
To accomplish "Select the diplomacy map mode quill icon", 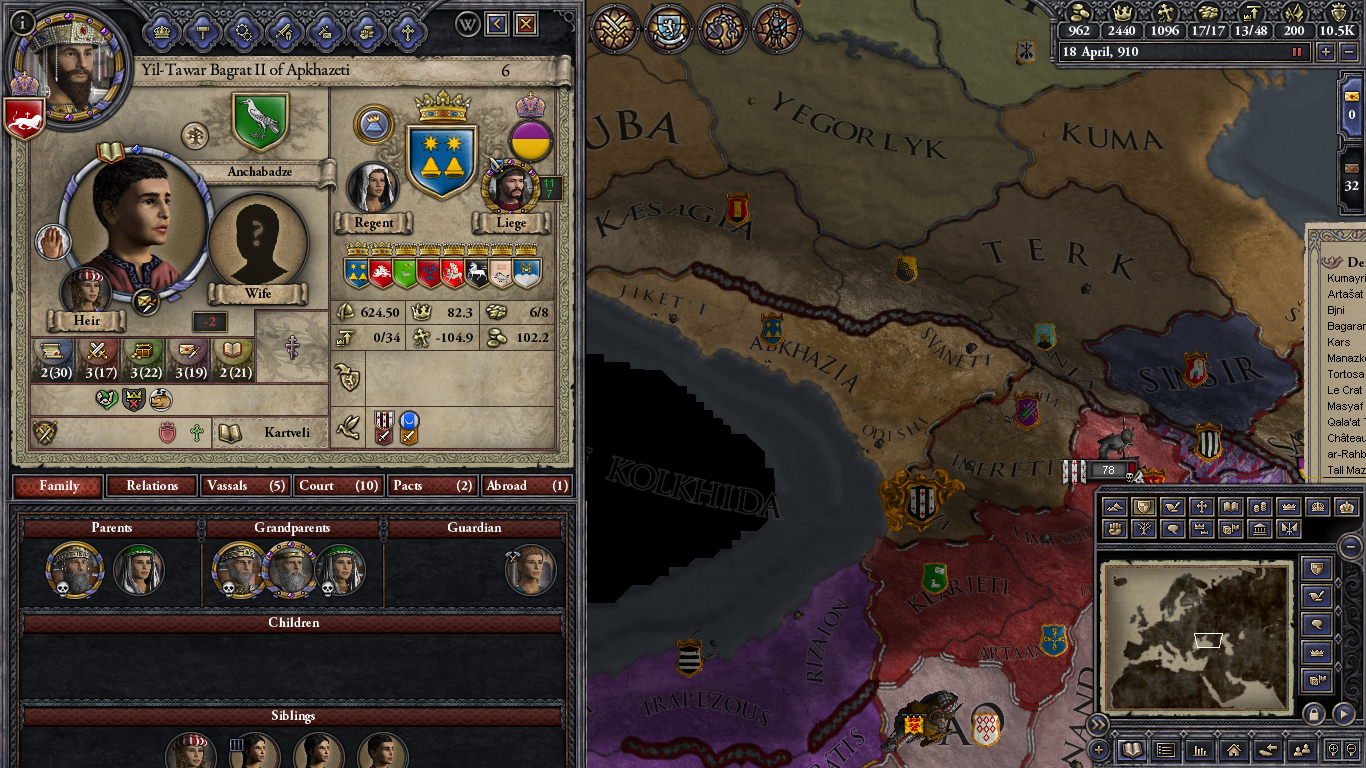I will tap(1172, 507).
